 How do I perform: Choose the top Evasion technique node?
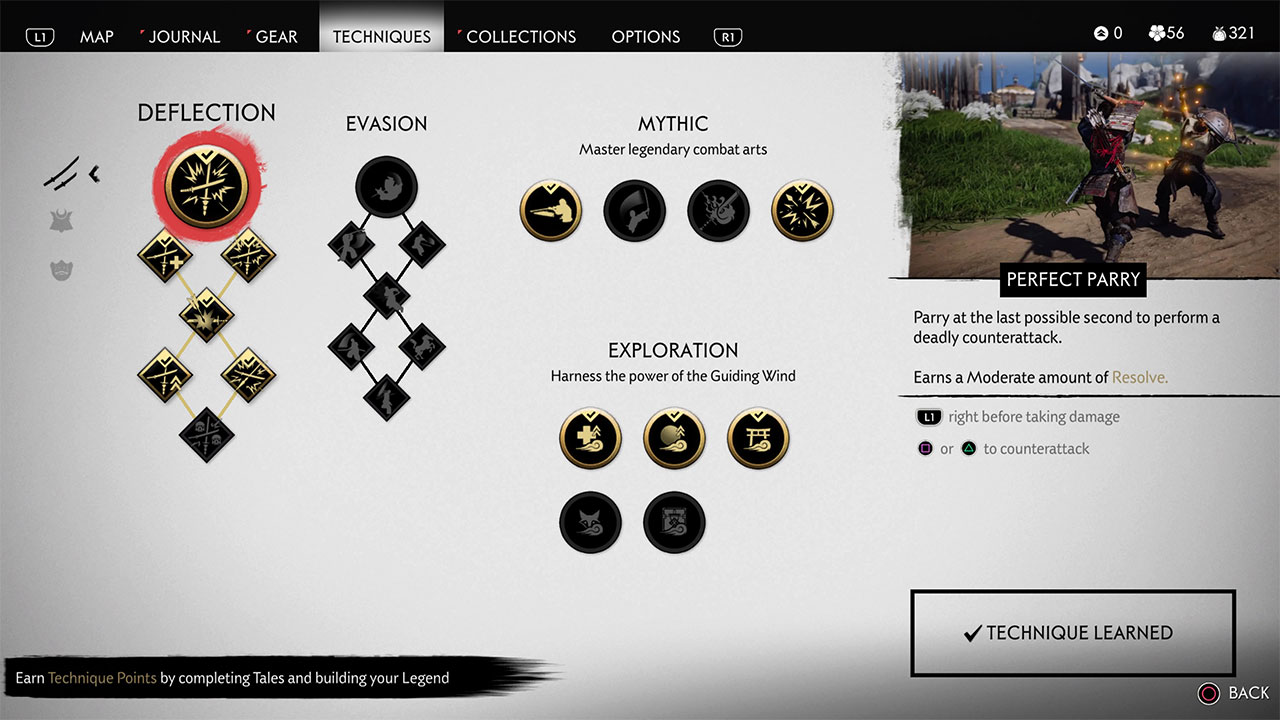tap(386, 186)
